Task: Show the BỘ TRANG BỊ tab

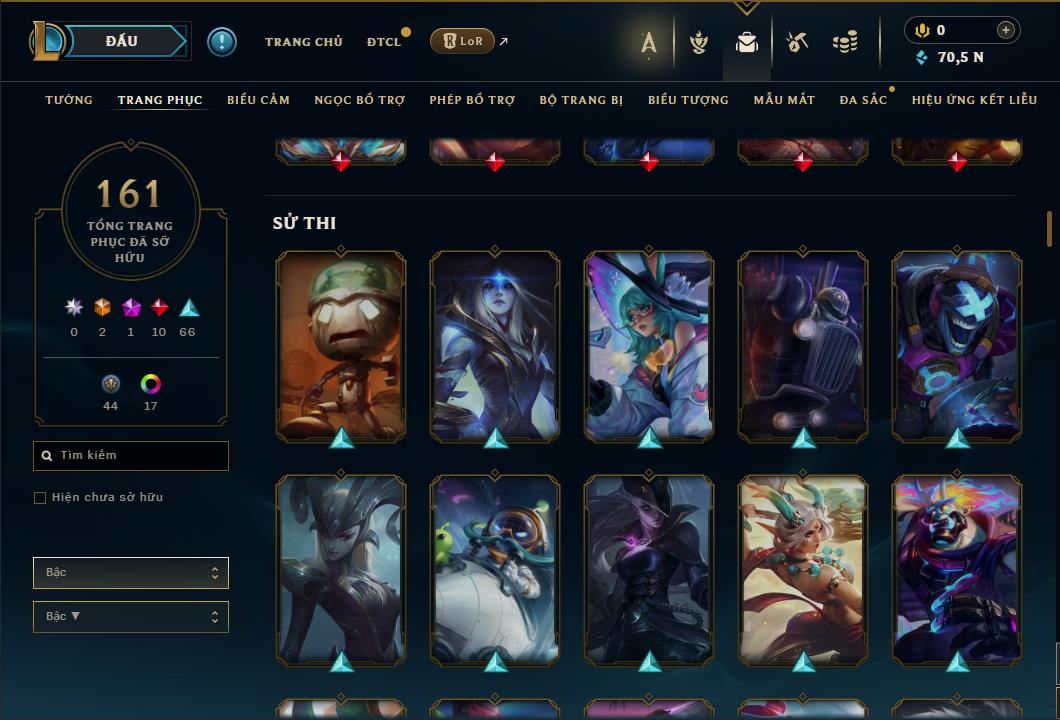Action: (x=581, y=100)
